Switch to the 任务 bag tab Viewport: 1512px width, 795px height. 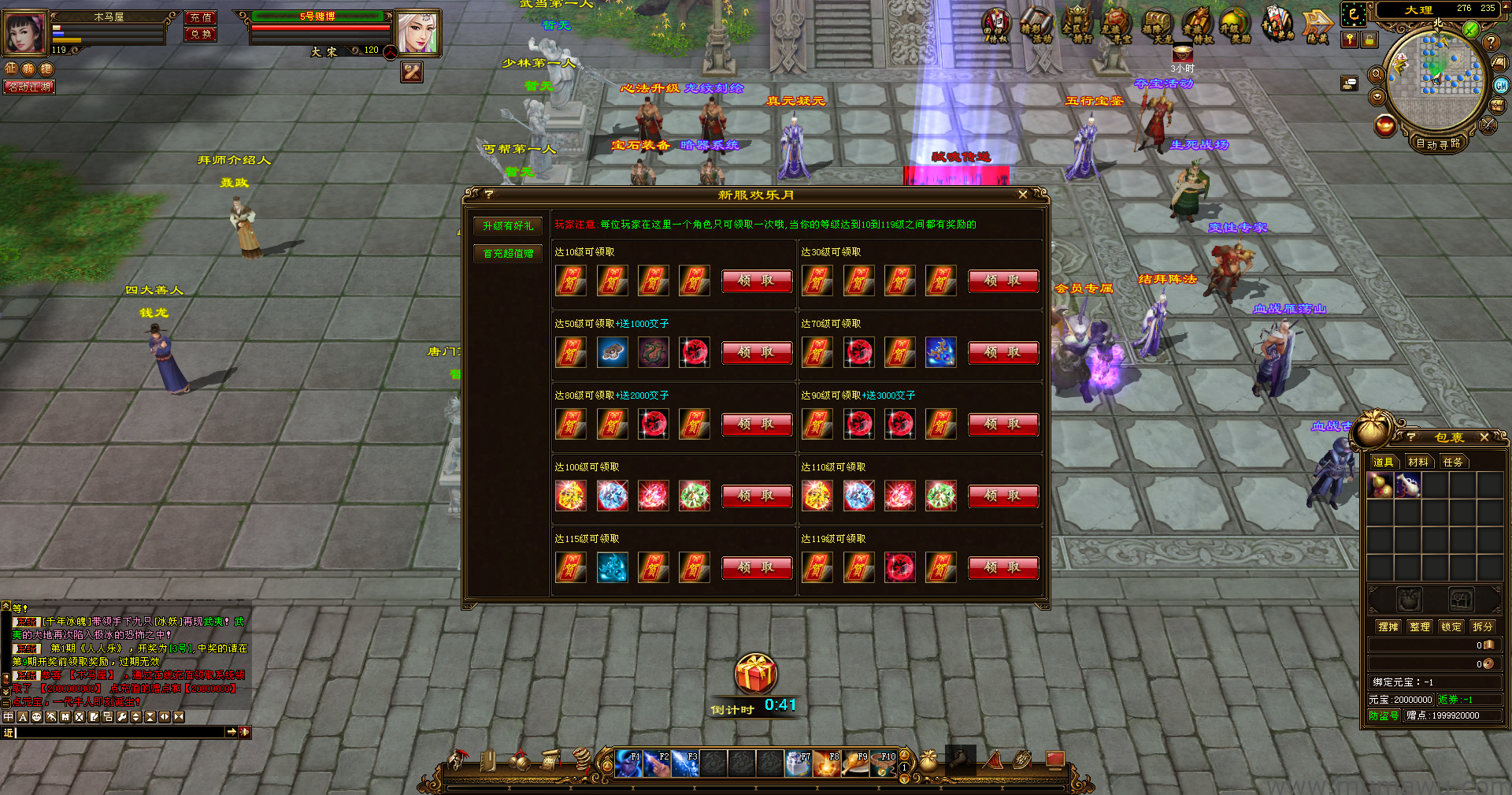tap(1453, 463)
